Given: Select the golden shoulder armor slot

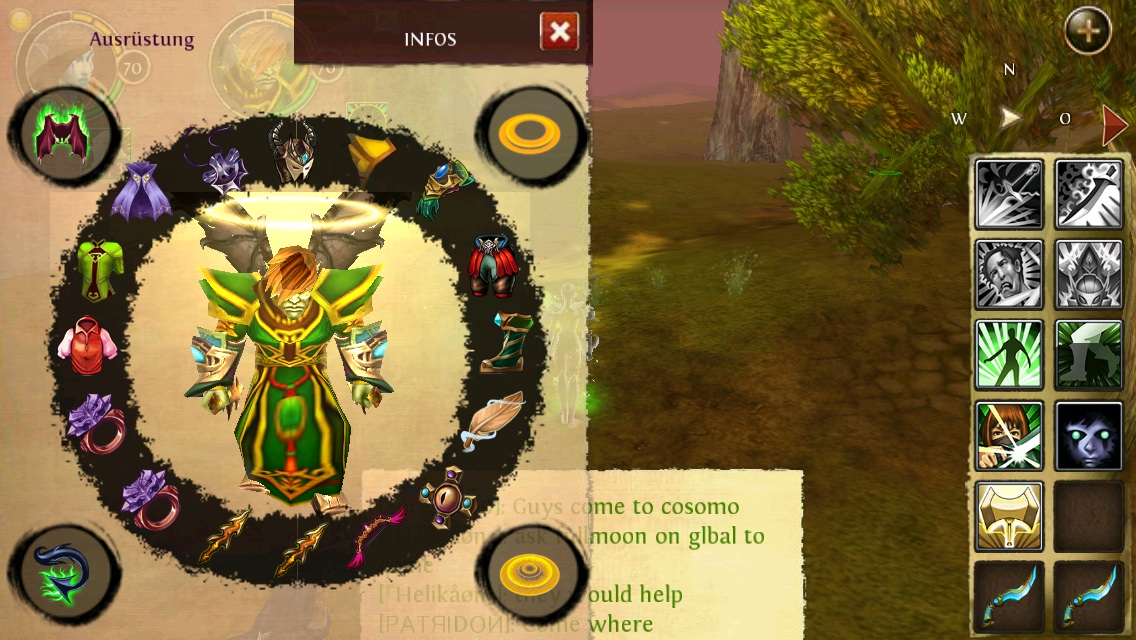Looking at the screenshot, I should coord(370,154).
